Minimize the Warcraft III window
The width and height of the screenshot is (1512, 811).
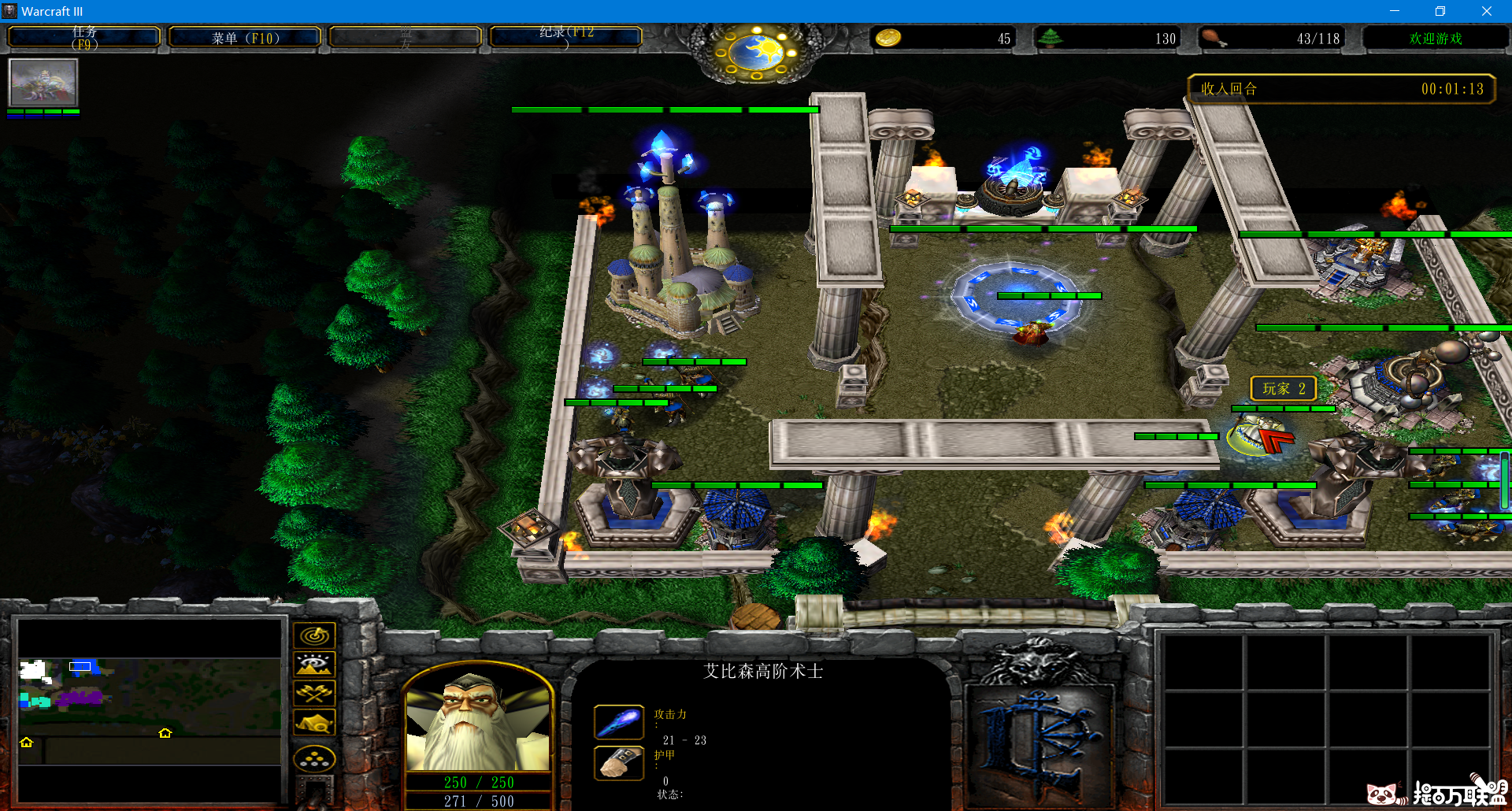point(1395,11)
